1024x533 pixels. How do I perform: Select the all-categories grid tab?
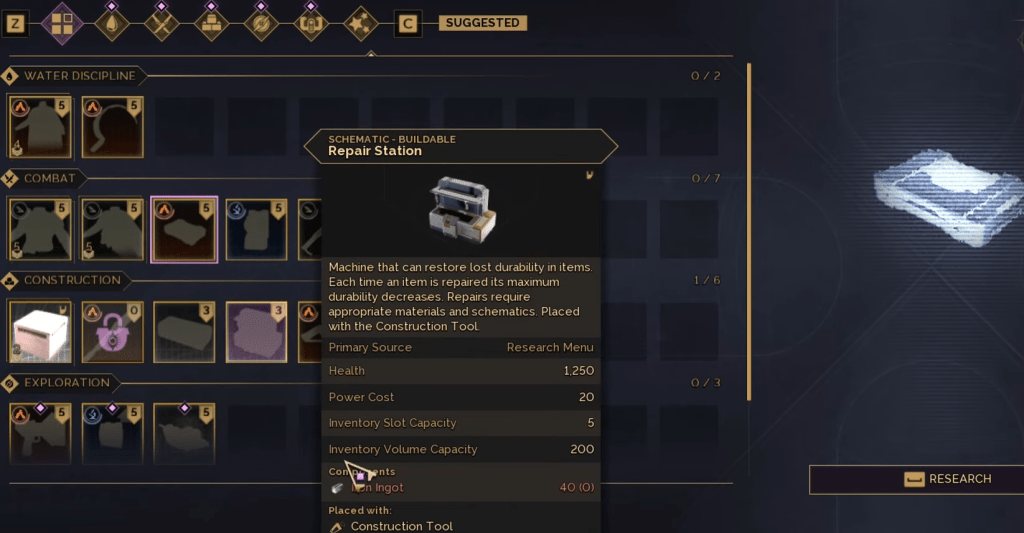coord(63,23)
